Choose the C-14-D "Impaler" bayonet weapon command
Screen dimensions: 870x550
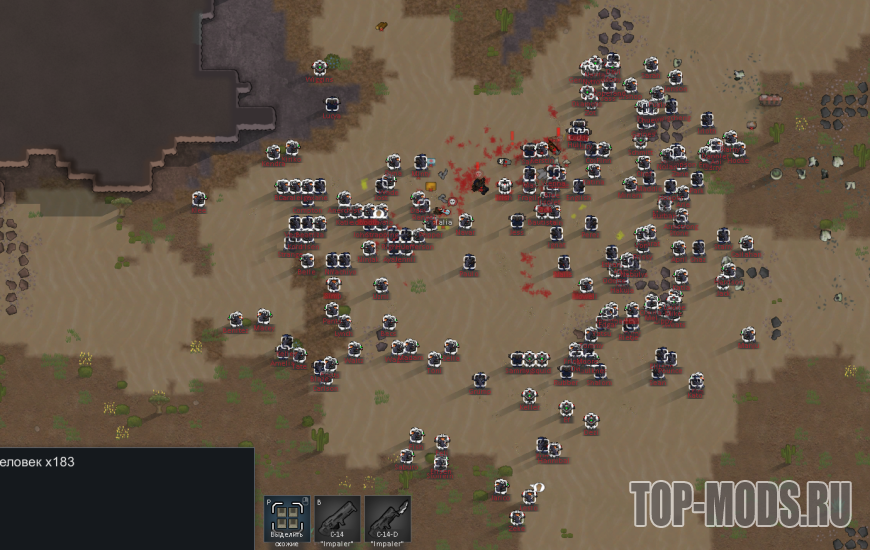[x=387, y=519]
